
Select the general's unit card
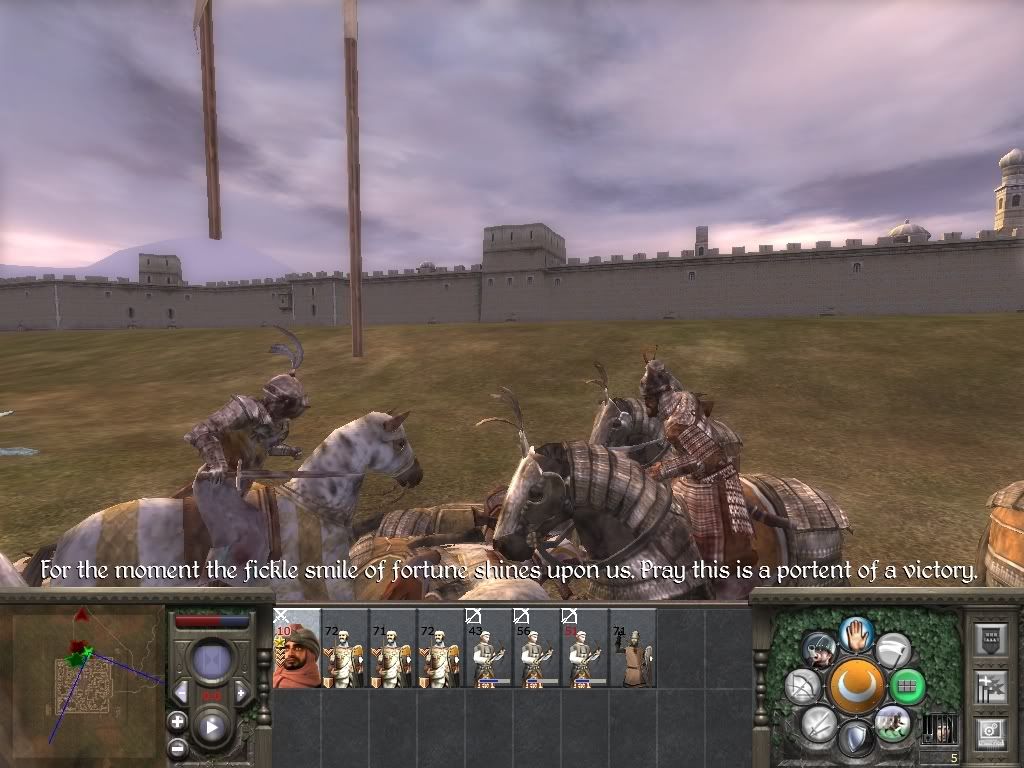tap(297, 648)
